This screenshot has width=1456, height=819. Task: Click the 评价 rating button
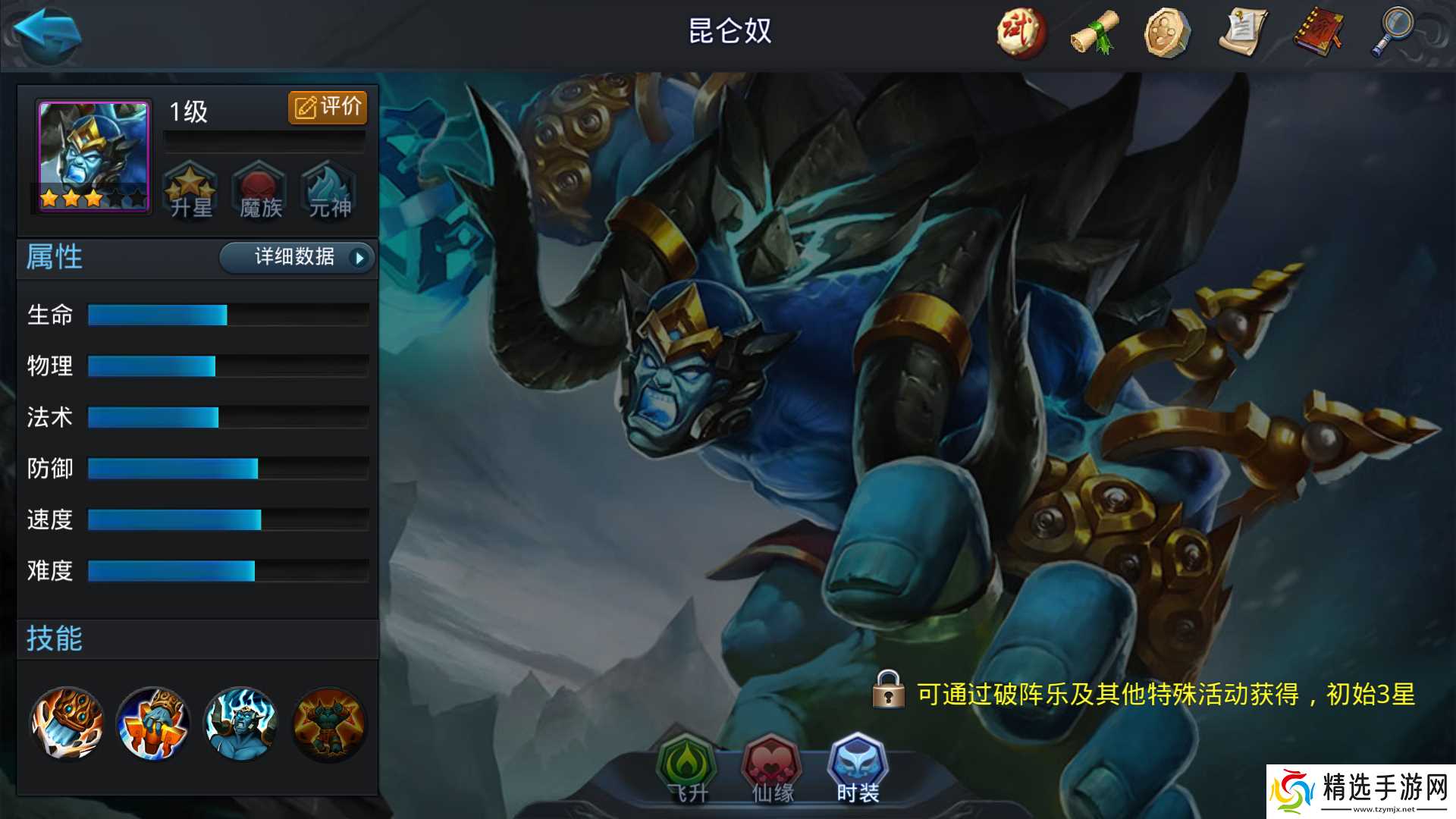[327, 107]
